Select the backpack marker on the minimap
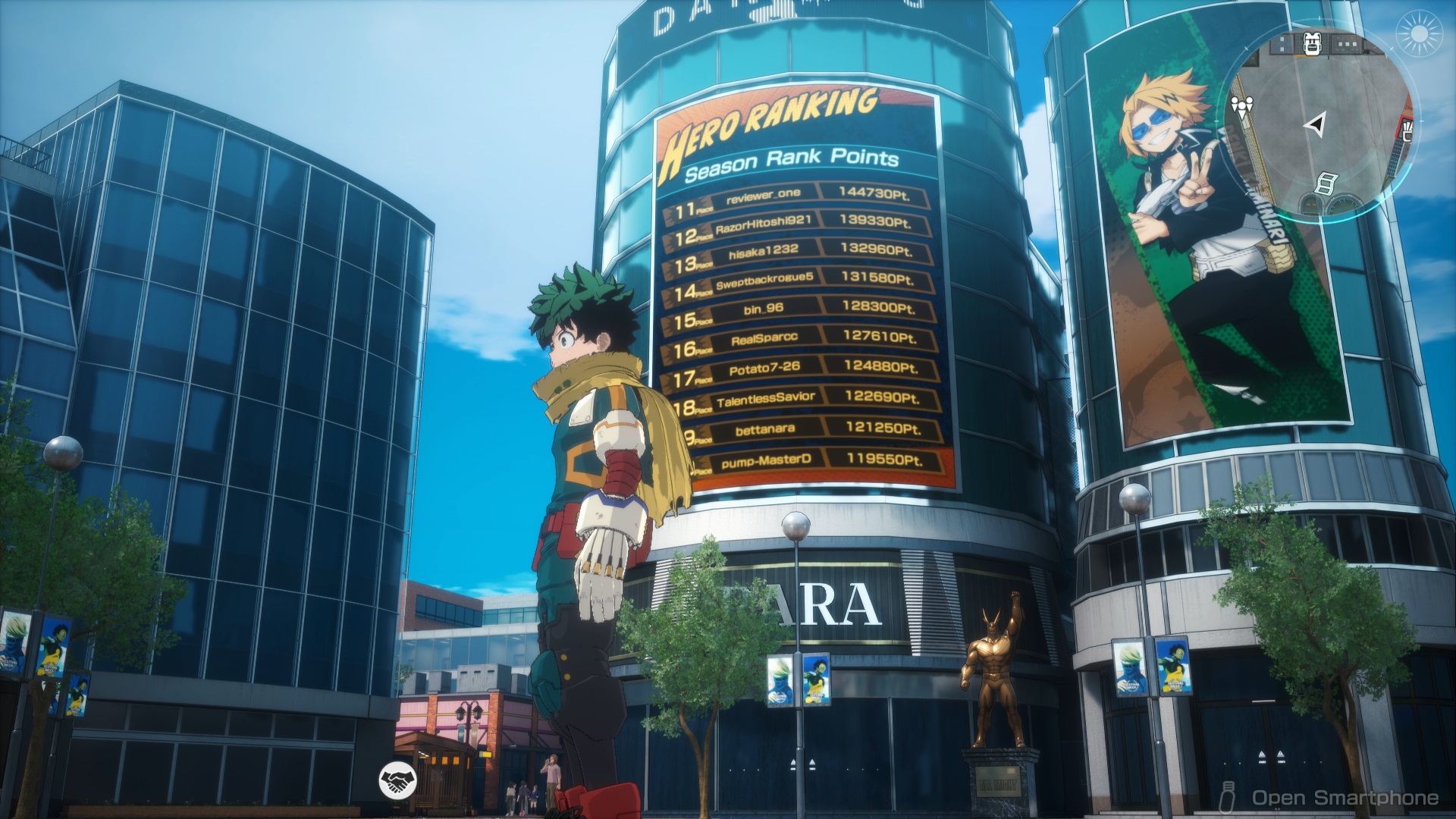Viewport: 1456px width, 819px height. click(1313, 44)
